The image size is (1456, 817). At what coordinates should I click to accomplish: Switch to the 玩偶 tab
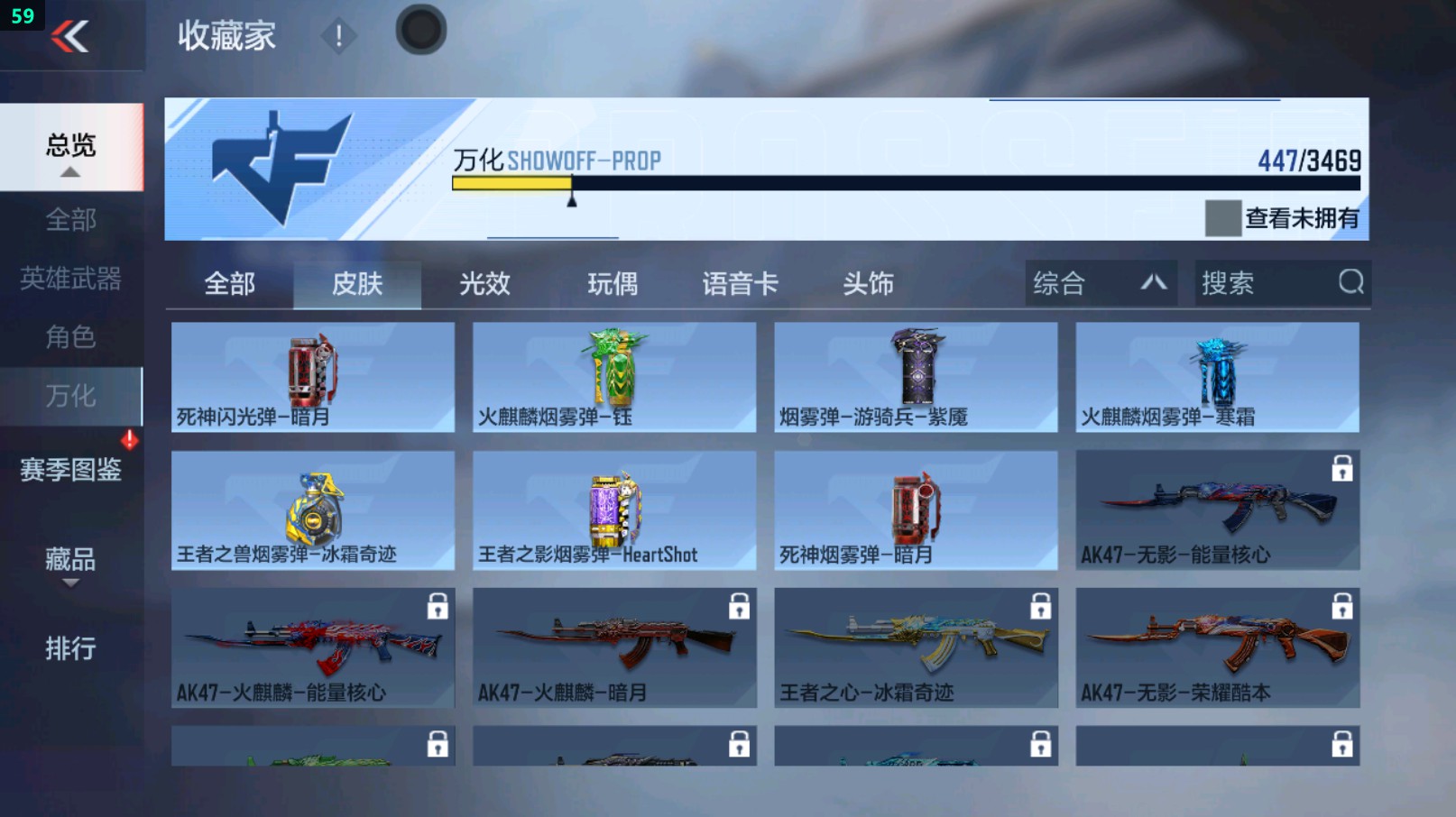tap(613, 282)
